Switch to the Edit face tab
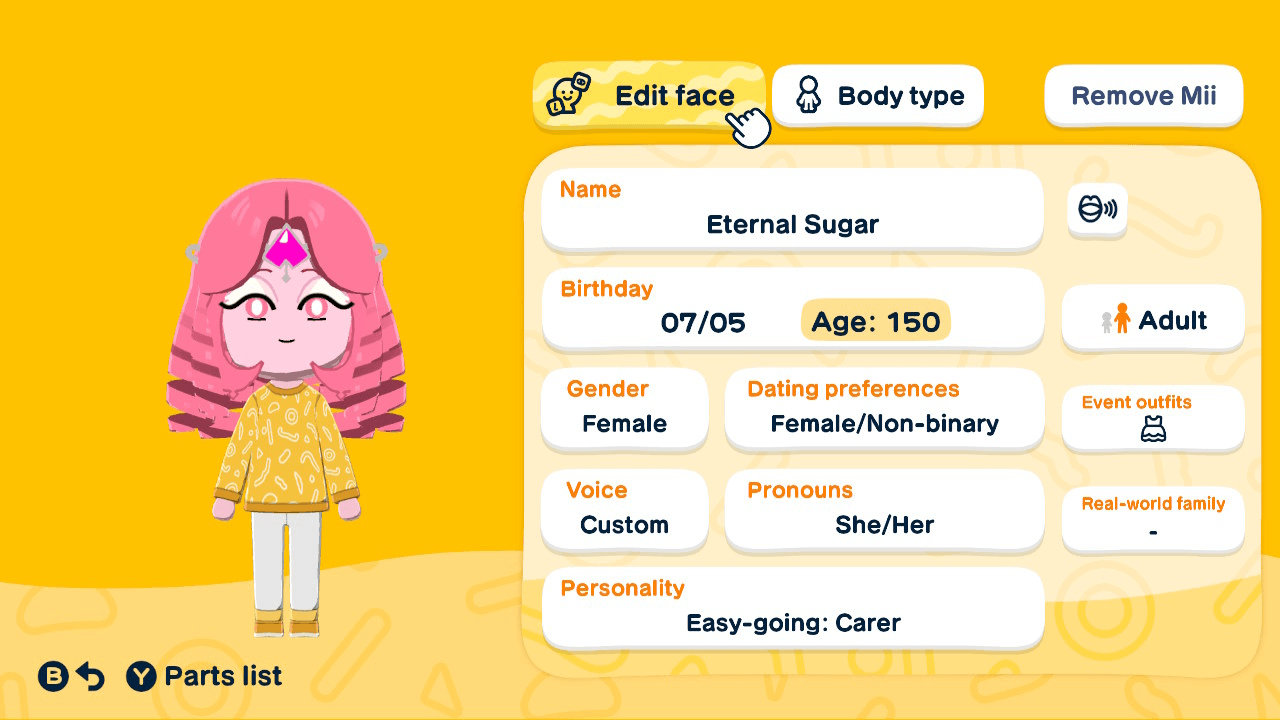This screenshot has height=720, width=1280. [x=650, y=96]
